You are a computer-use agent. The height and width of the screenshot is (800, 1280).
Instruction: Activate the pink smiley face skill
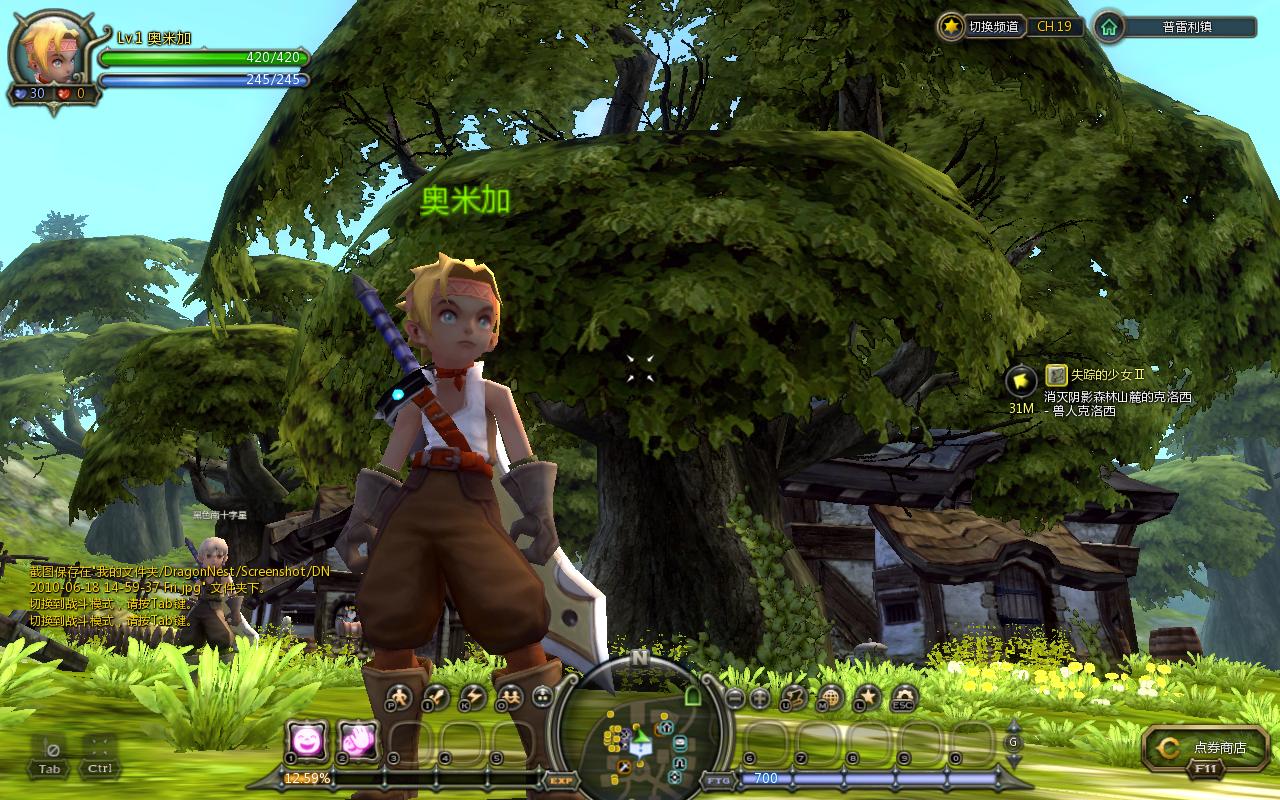pyautogui.click(x=305, y=740)
